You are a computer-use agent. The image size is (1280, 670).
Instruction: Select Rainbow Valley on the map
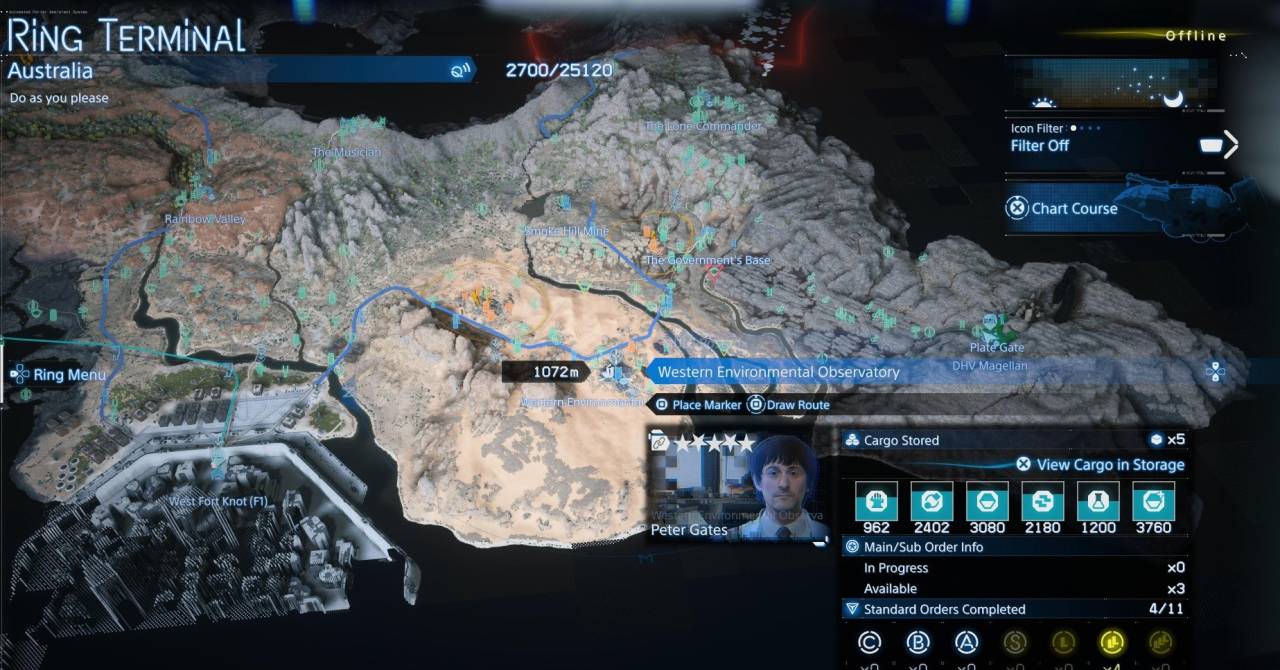204,218
